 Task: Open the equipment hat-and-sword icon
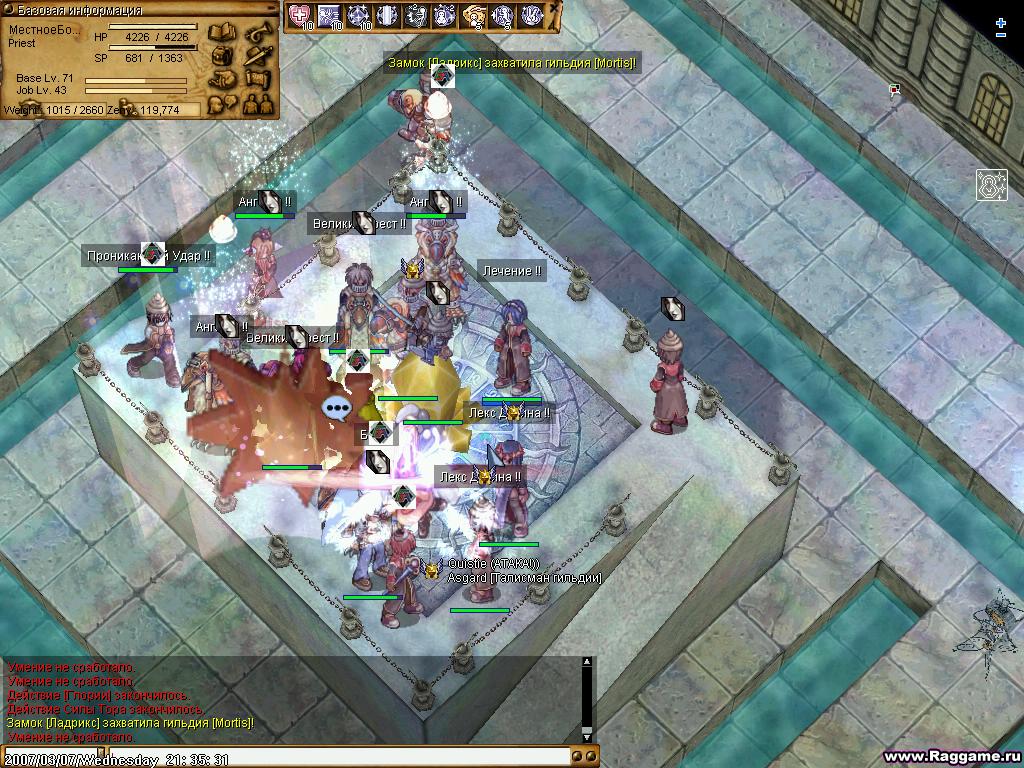257,56
